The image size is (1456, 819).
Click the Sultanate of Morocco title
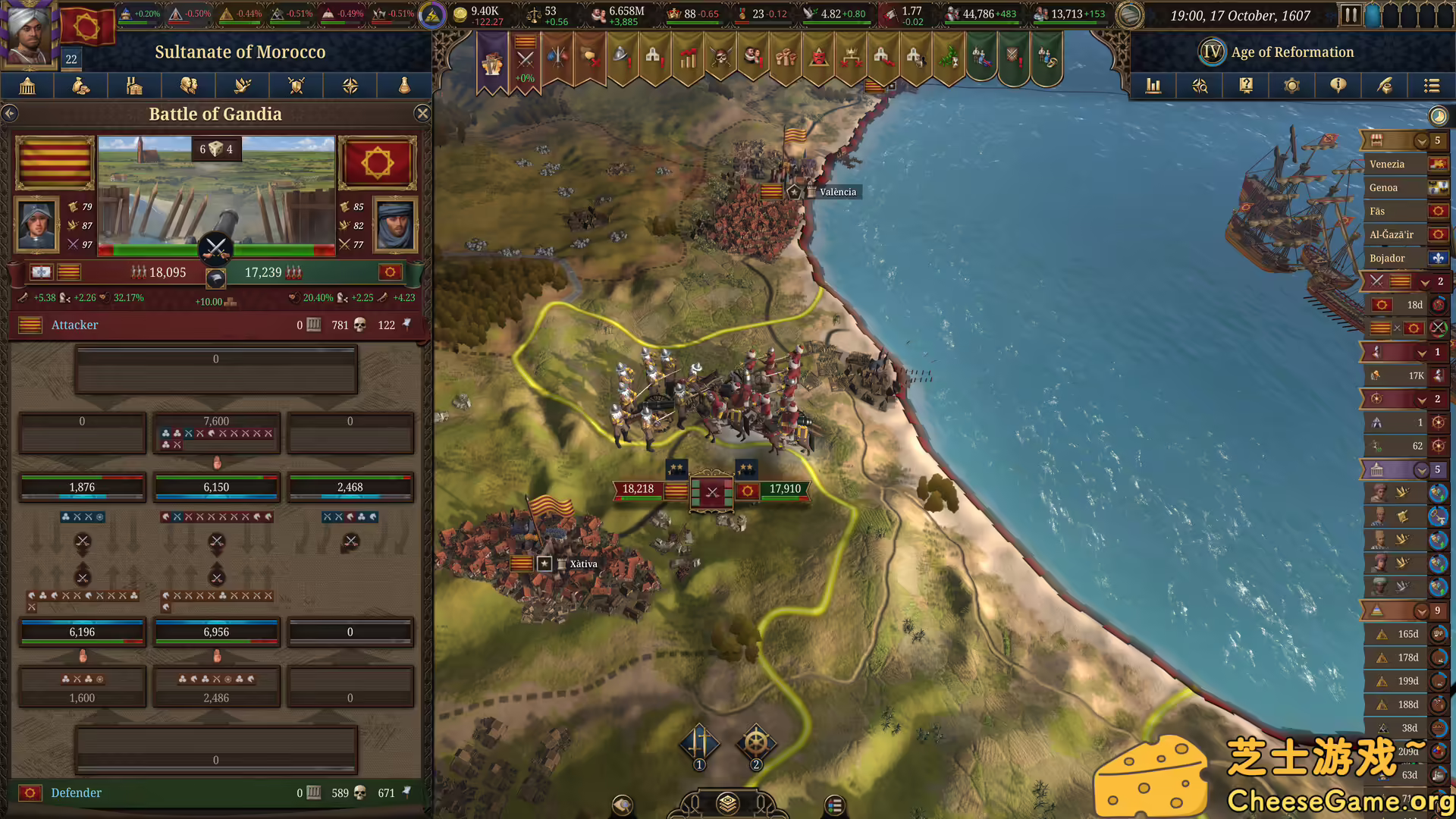pos(240,52)
